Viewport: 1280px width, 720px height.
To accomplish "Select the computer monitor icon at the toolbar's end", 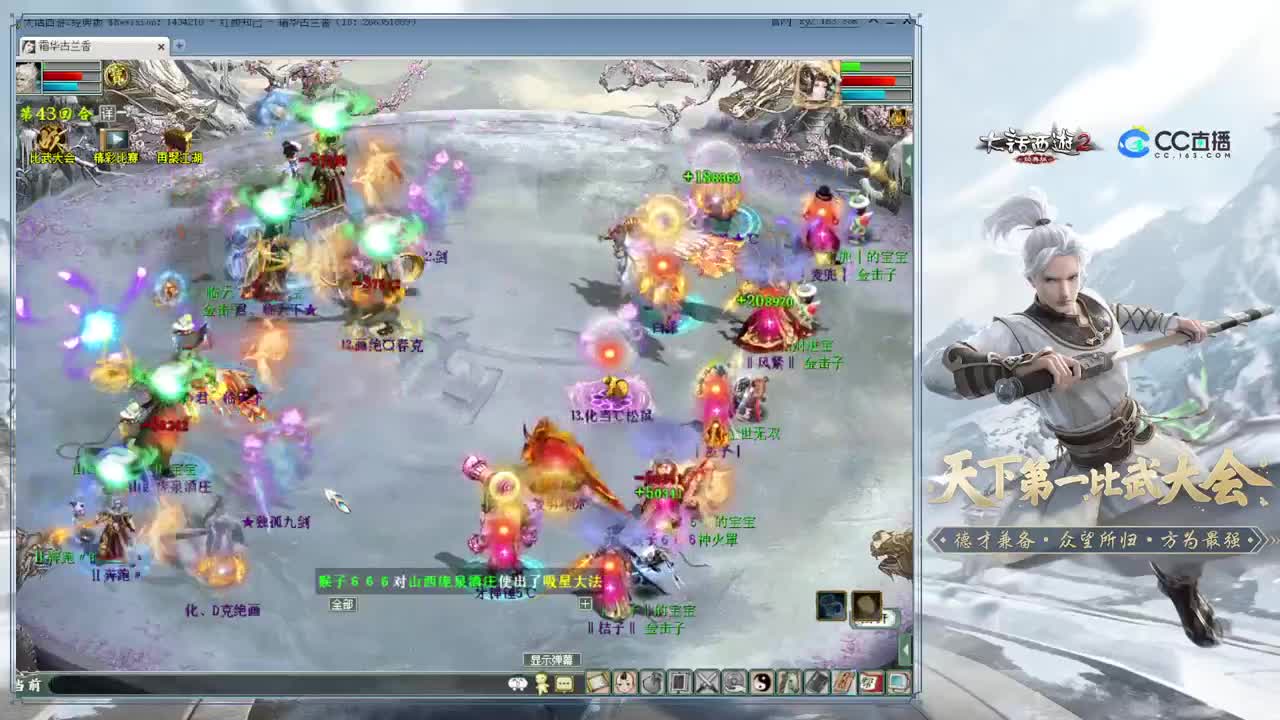I will [x=898, y=682].
